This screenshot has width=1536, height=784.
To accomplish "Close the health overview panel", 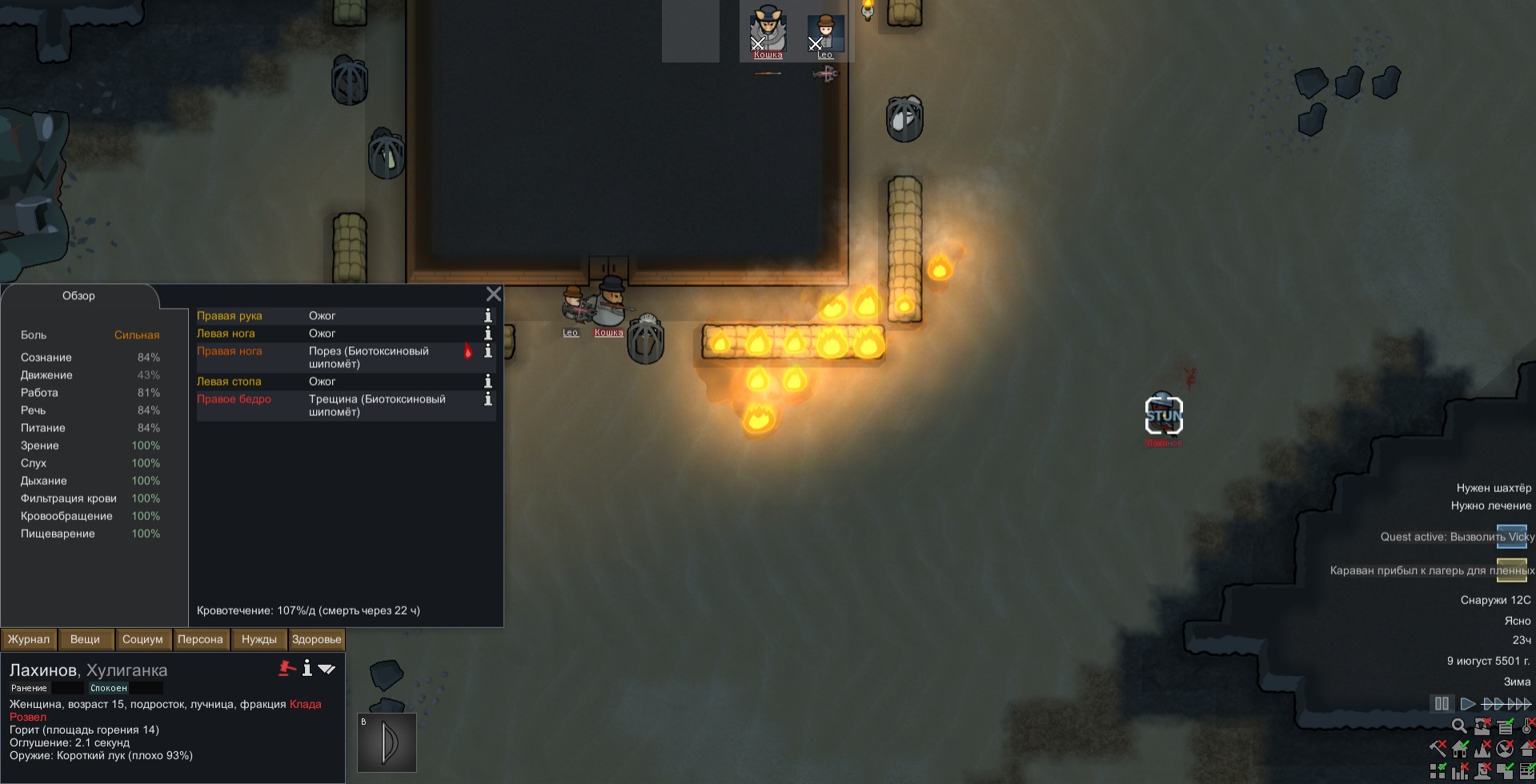I will tap(494, 294).
